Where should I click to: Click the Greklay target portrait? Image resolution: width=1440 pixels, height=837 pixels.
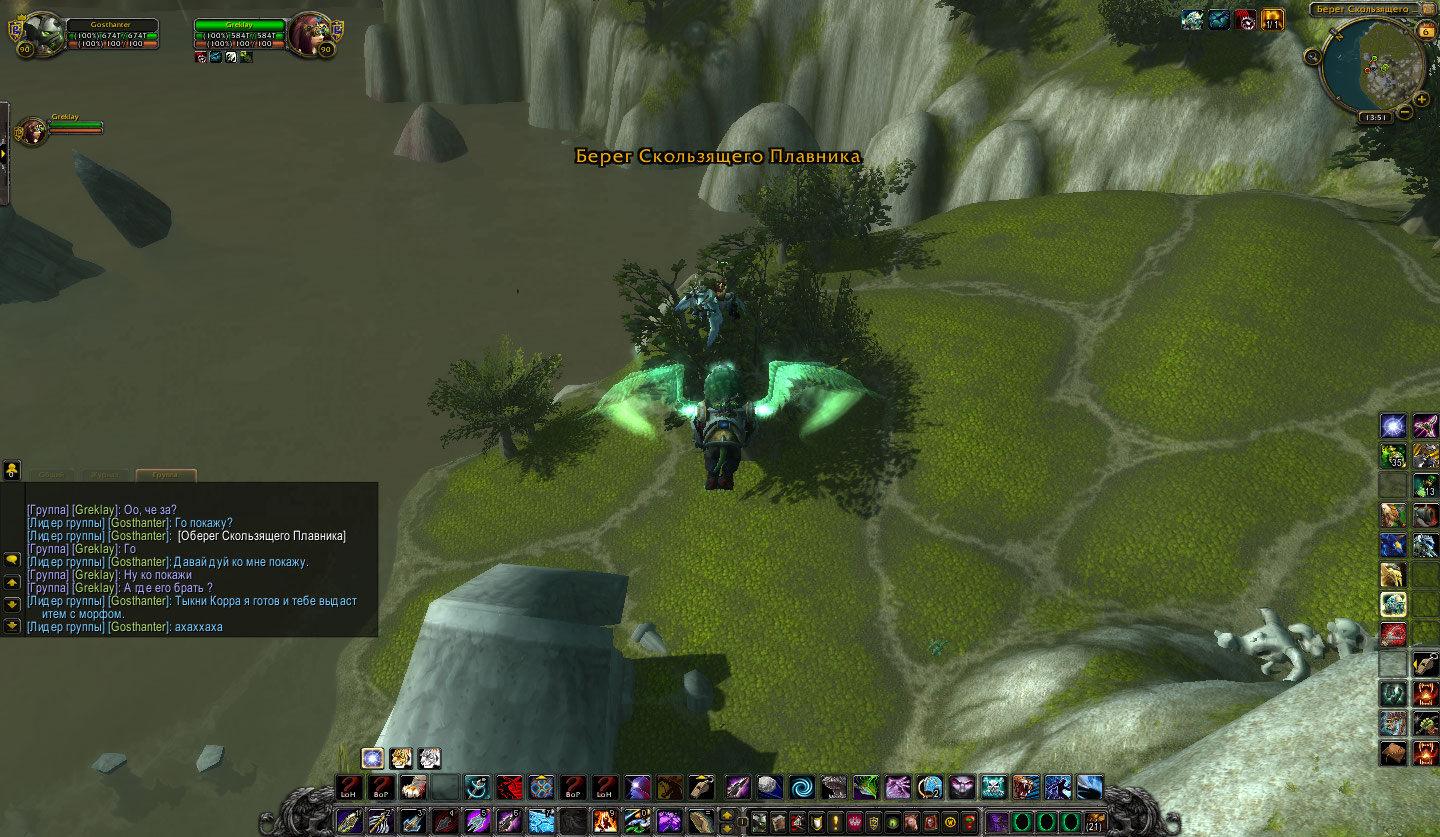[309, 35]
